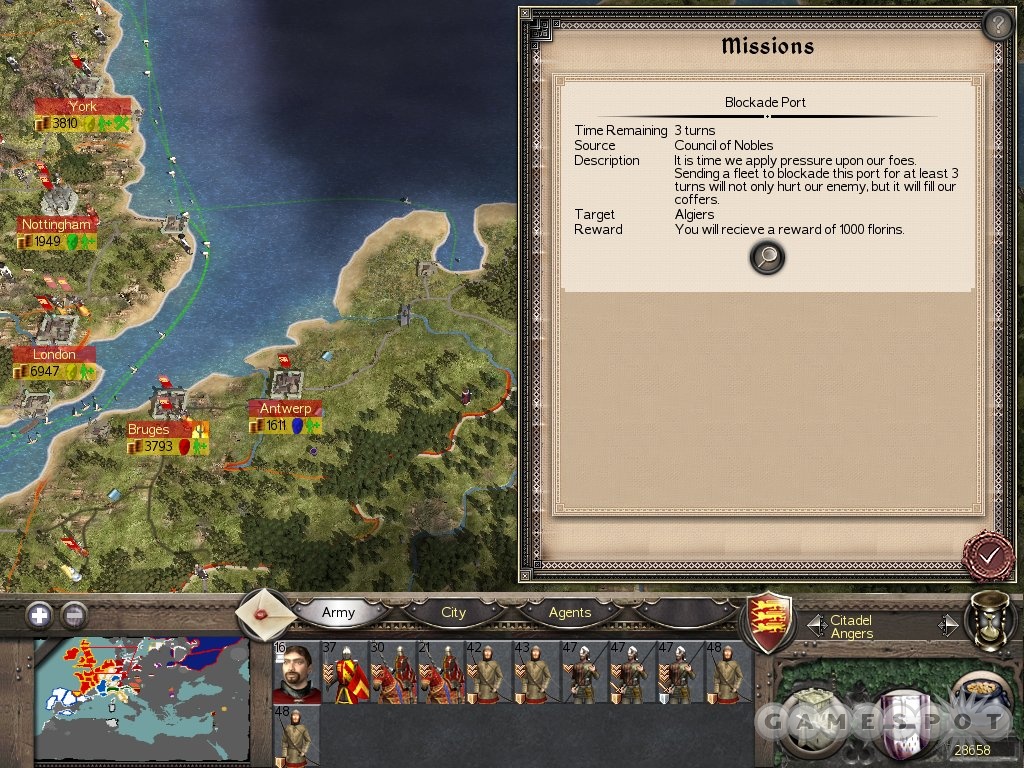
Task: Switch to the Army tab
Action: click(x=338, y=612)
